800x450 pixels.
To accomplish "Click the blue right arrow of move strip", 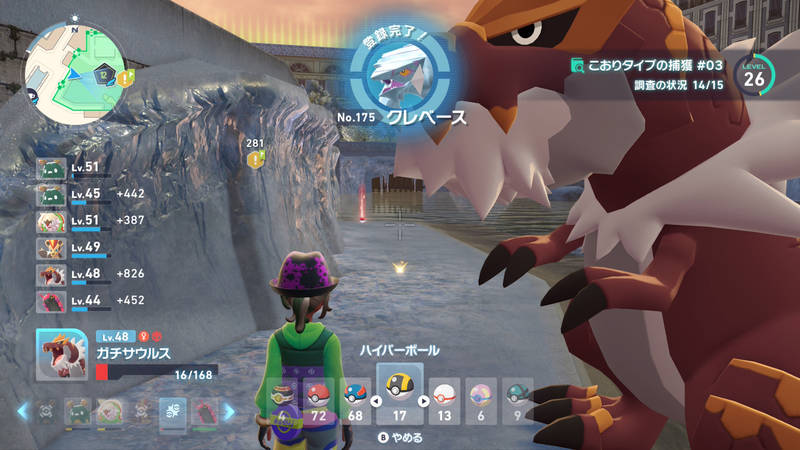I will tap(228, 411).
